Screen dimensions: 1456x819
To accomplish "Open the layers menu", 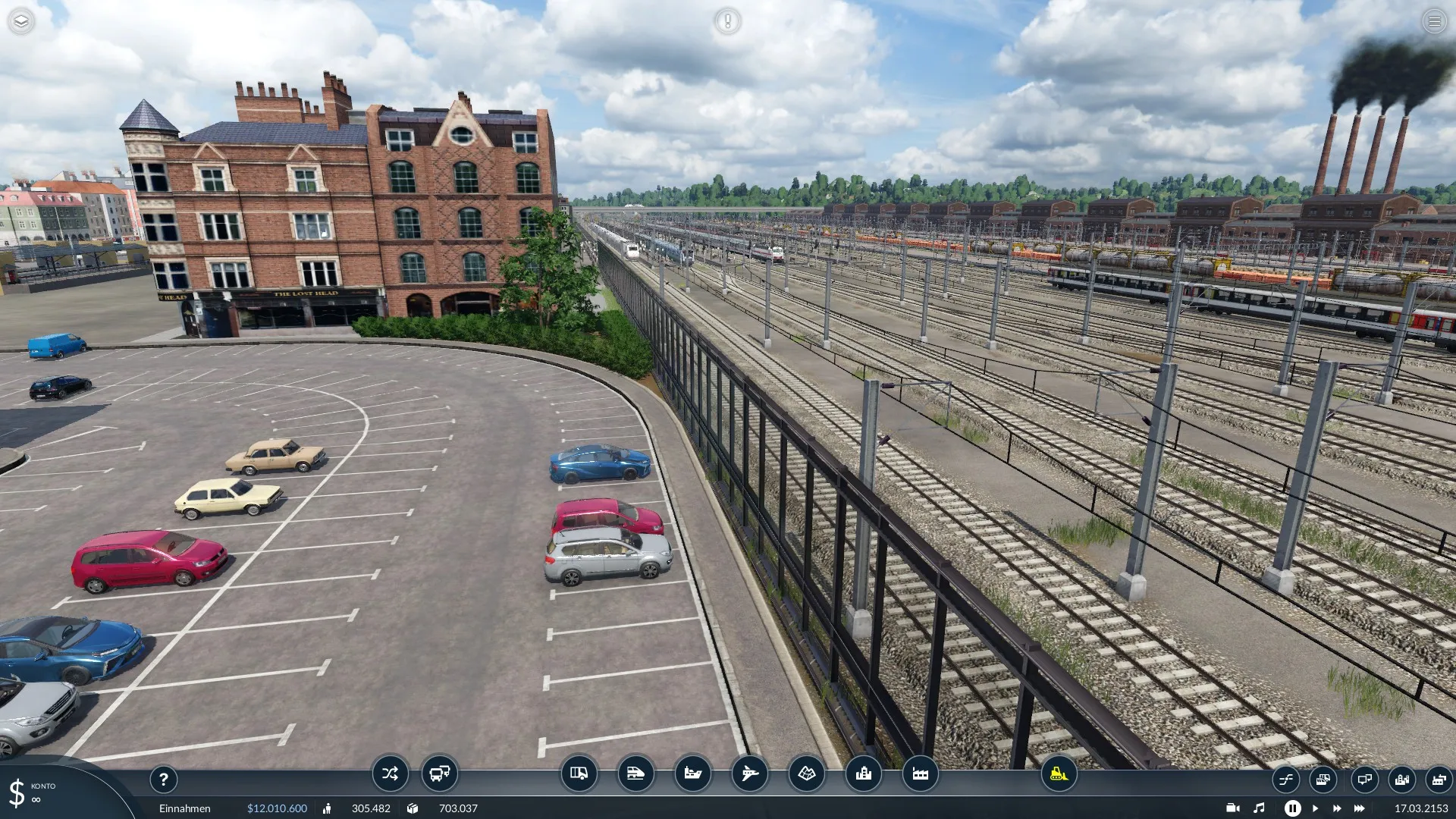I will 21,21.
